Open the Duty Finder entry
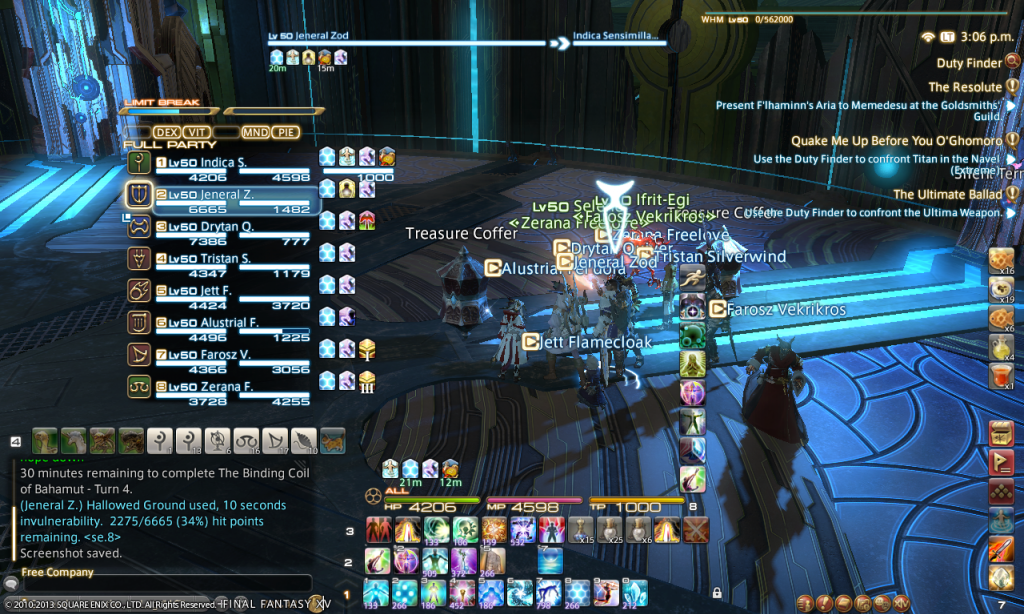Screen dimensions: 1024x614 969,63
